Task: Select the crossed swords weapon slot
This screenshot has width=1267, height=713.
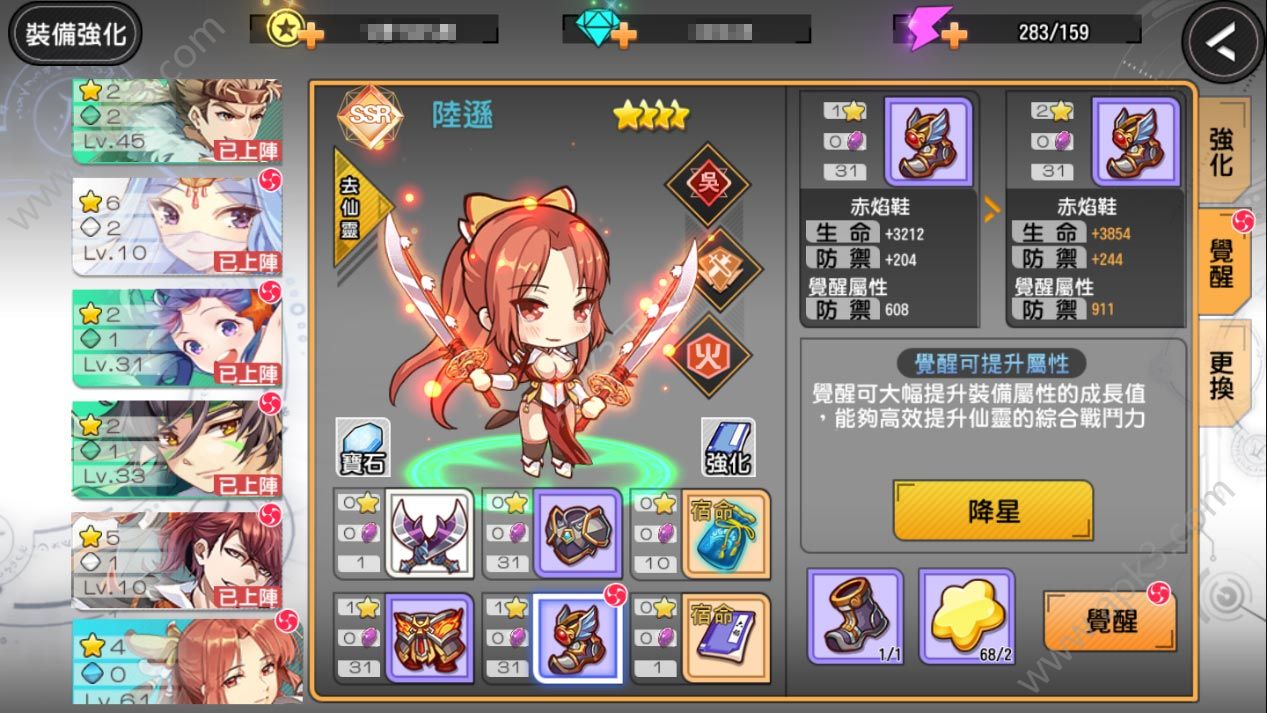Action: point(429,533)
